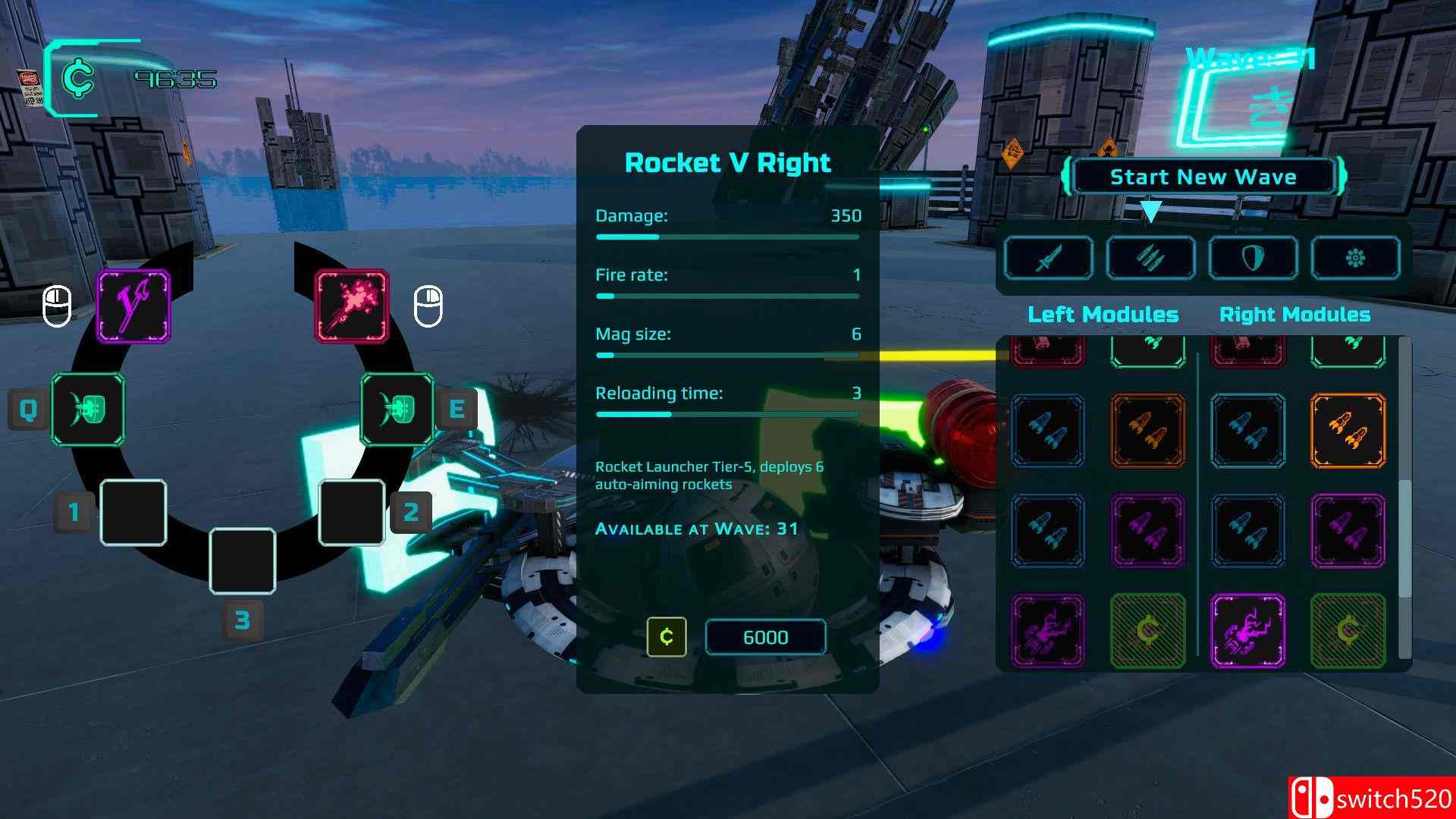Buy Rocket V Right for 6000 credits
Viewport: 1456px width, 819px height.
pyautogui.click(x=765, y=637)
